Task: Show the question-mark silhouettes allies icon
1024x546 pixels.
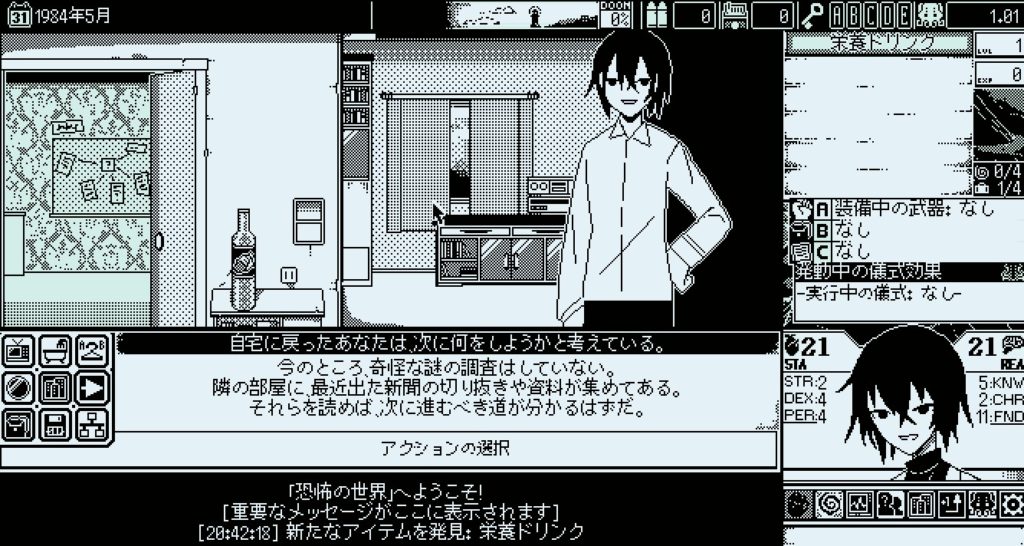Action: click(889, 504)
